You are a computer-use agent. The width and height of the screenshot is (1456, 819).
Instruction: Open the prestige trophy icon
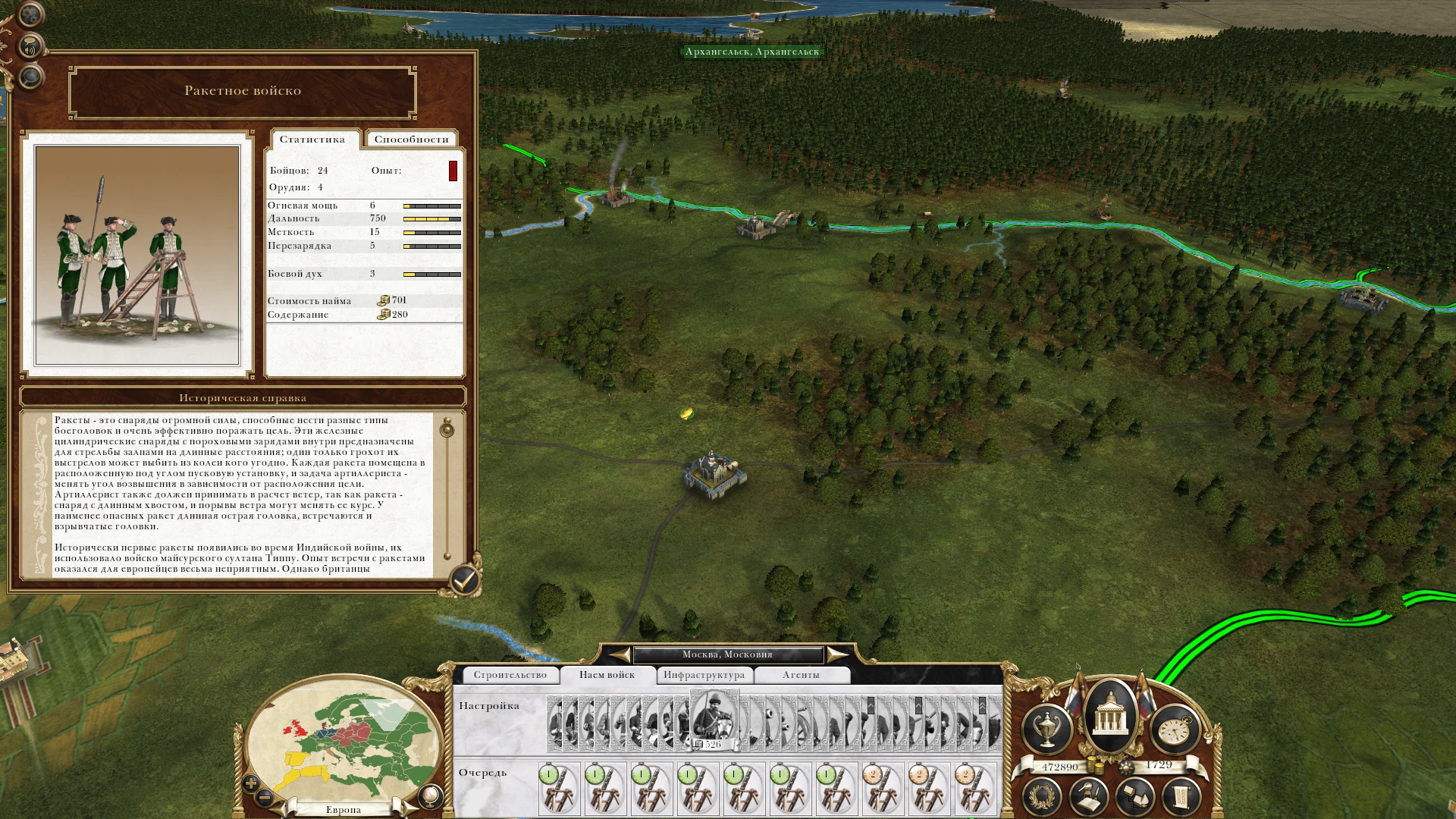coord(1047,728)
